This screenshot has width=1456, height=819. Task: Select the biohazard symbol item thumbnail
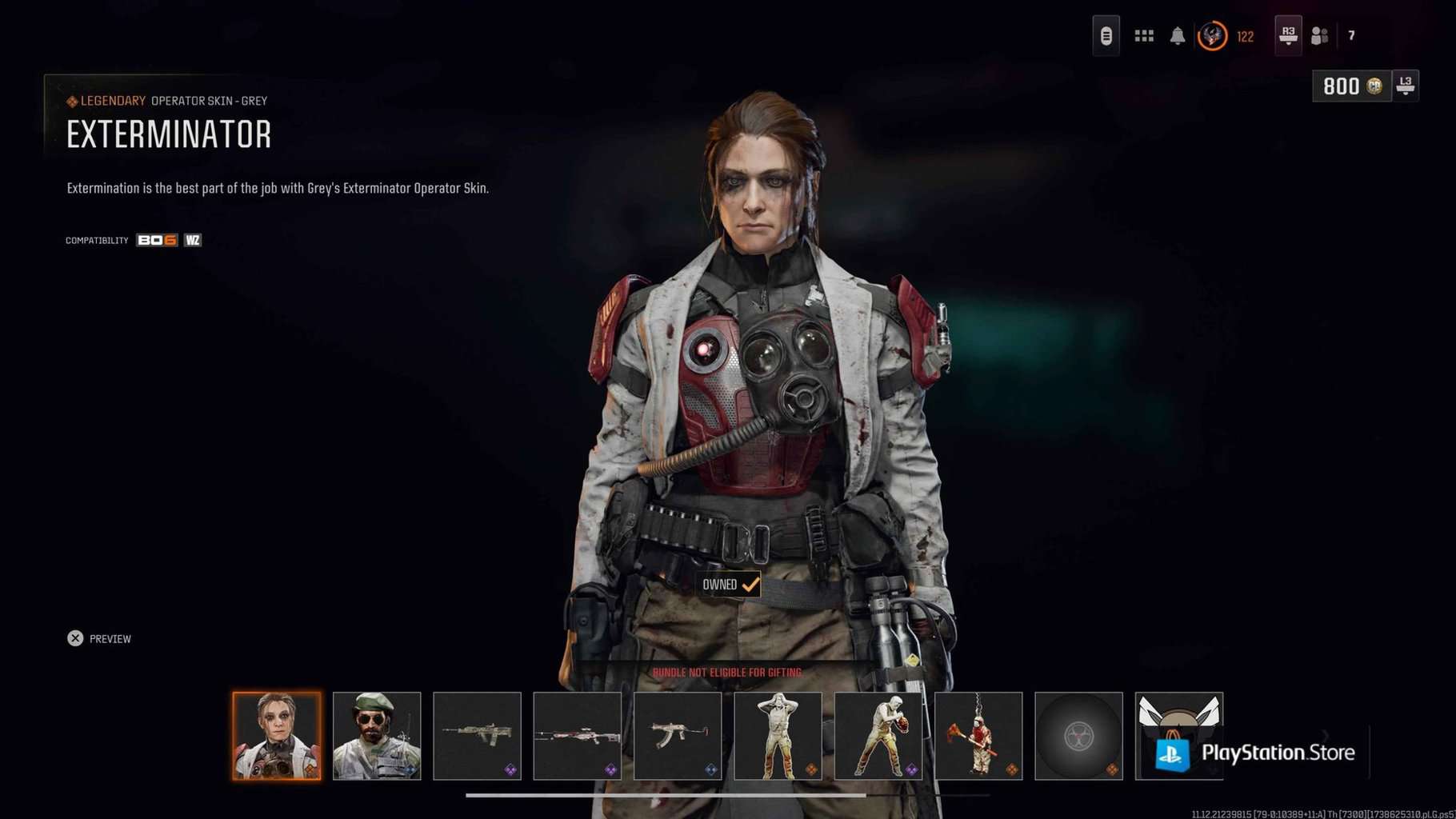(1078, 736)
